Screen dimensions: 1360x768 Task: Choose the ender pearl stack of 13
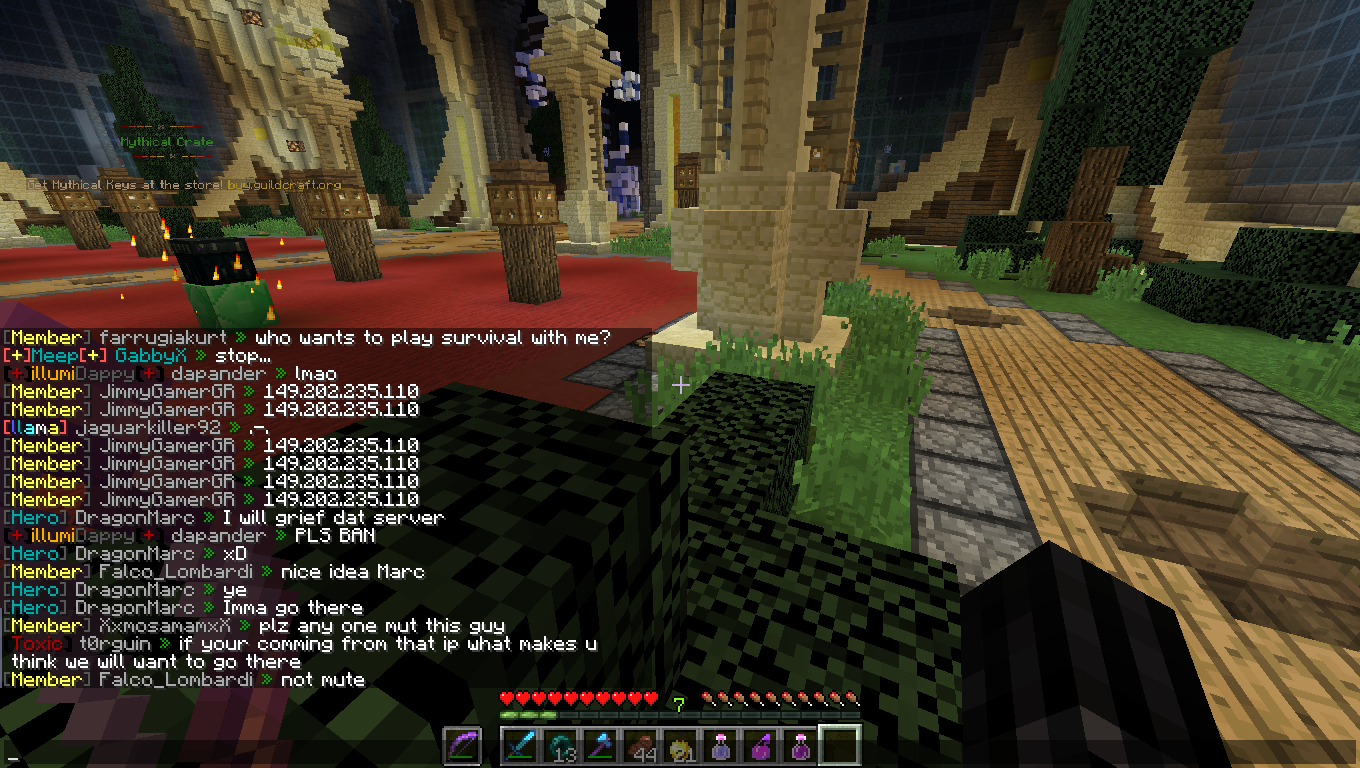(560, 745)
